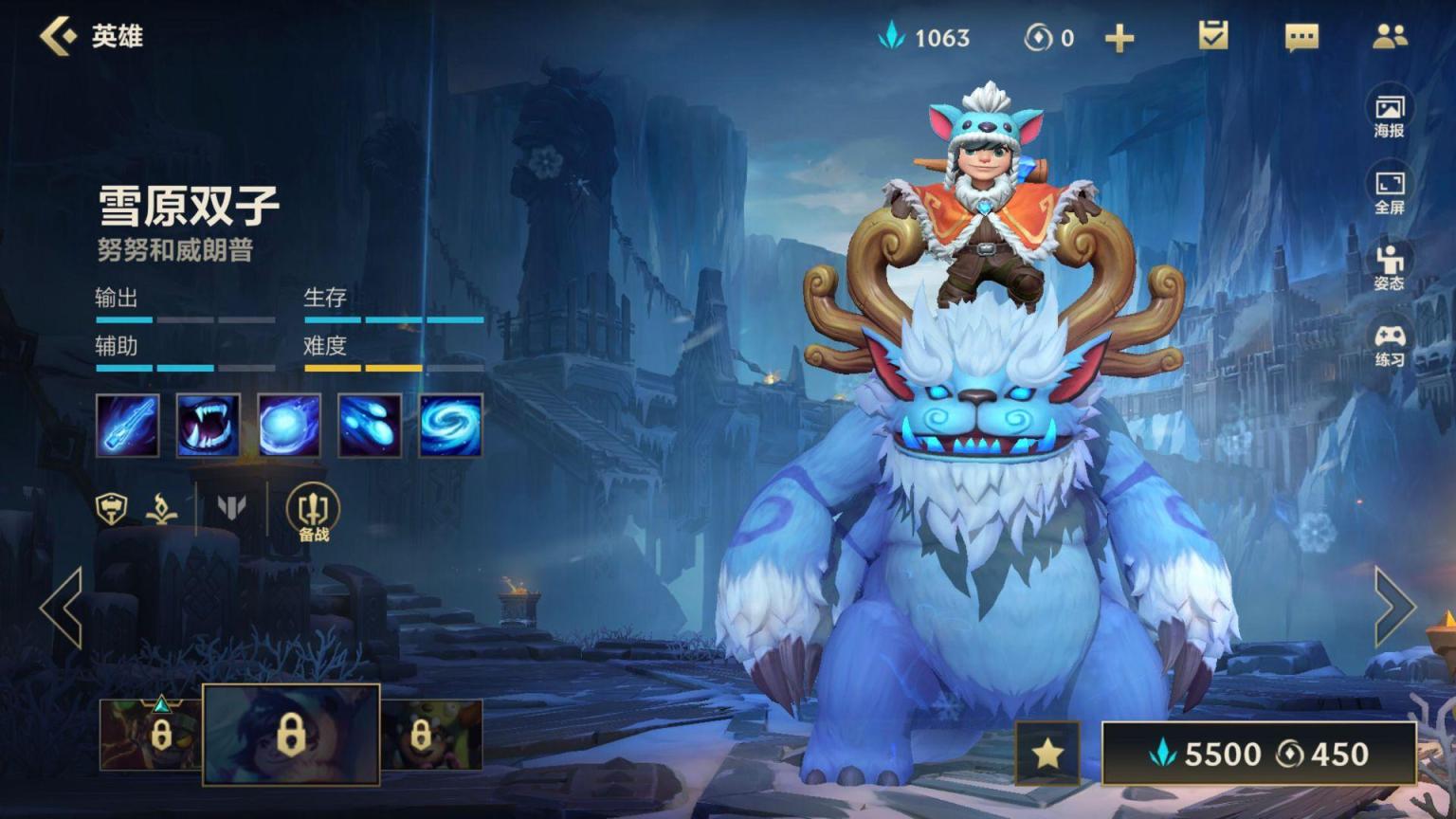Viewport: 1456px width, 819px height.
Task: Buy champion for 5500 or 450
Action: coord(1259,754)
